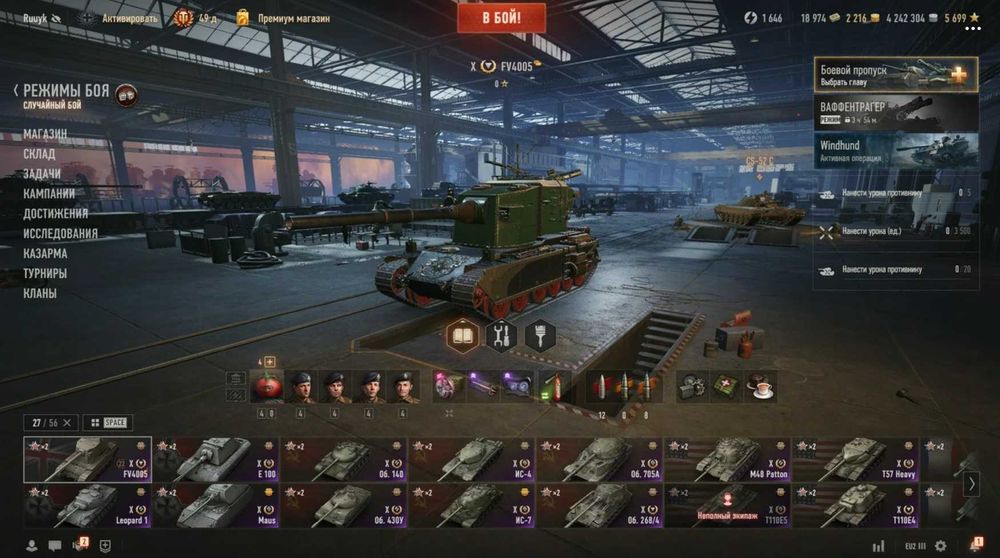Open the paintbrush customization hexagon
Screen dimensions: 1000x558
click(540, 337)
